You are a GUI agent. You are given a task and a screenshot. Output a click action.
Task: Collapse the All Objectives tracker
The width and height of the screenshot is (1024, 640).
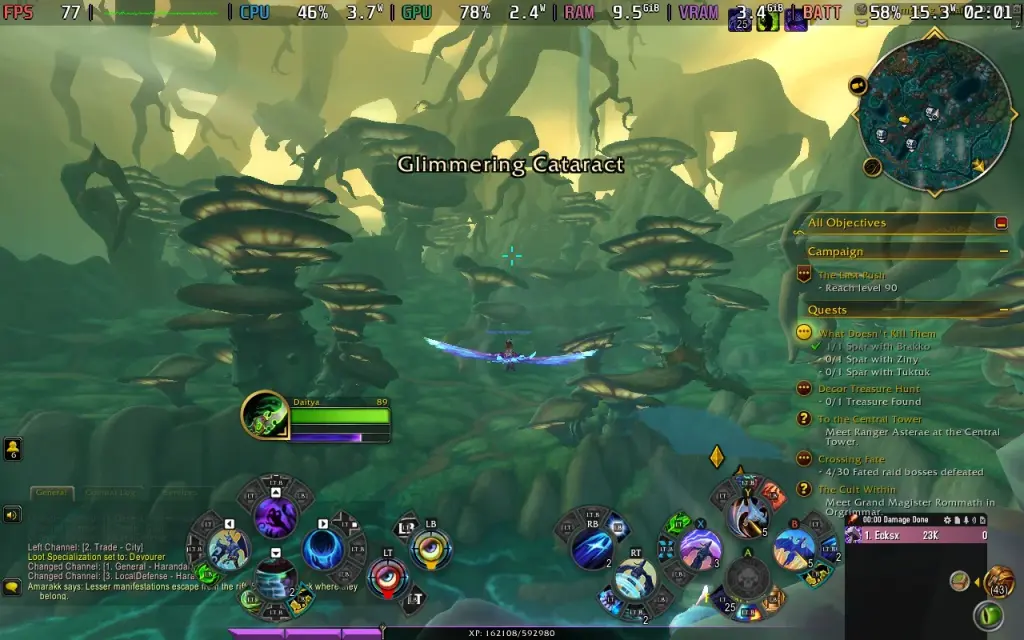click(1001, 223)
